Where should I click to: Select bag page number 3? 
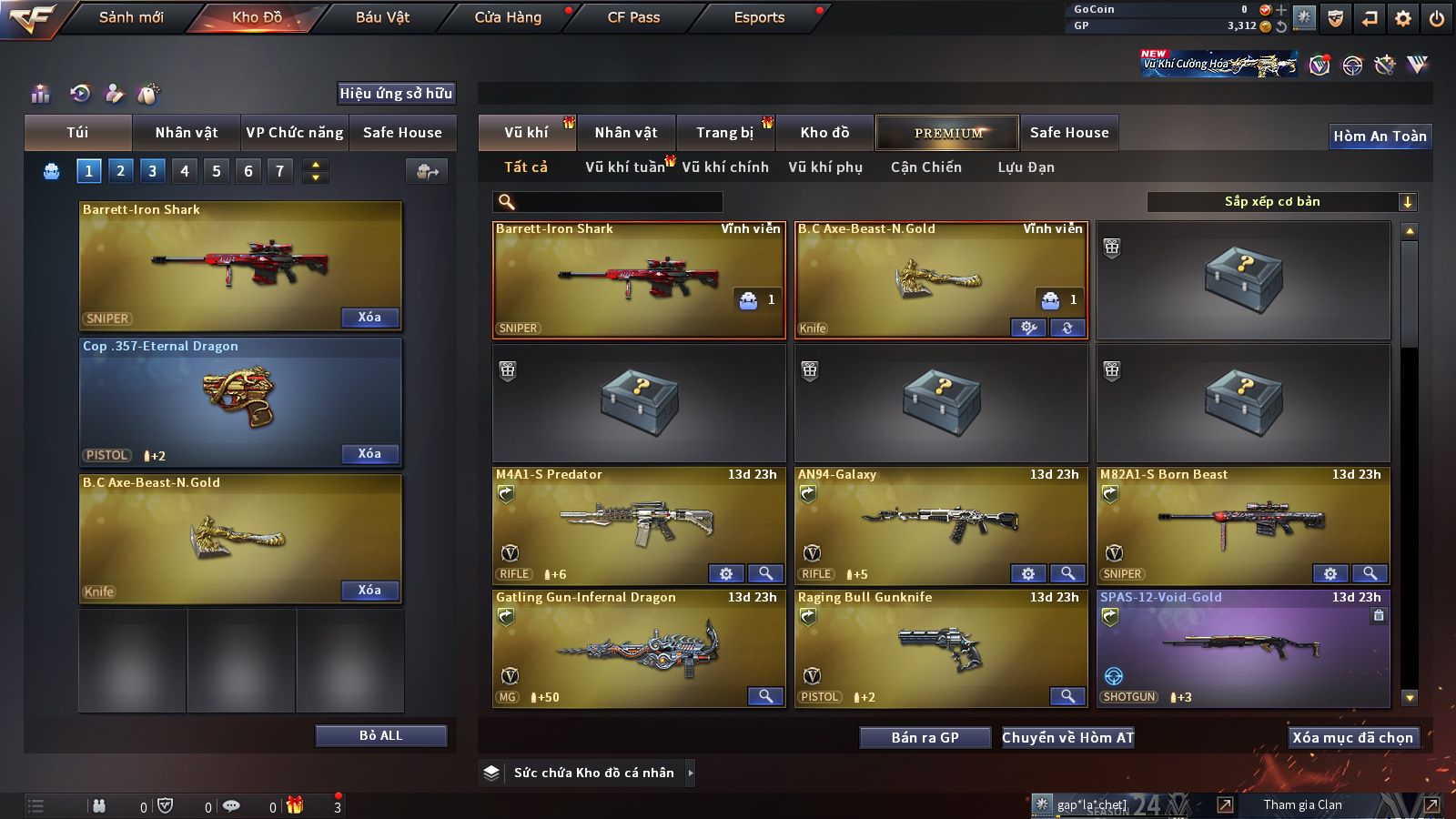[152, 171]
